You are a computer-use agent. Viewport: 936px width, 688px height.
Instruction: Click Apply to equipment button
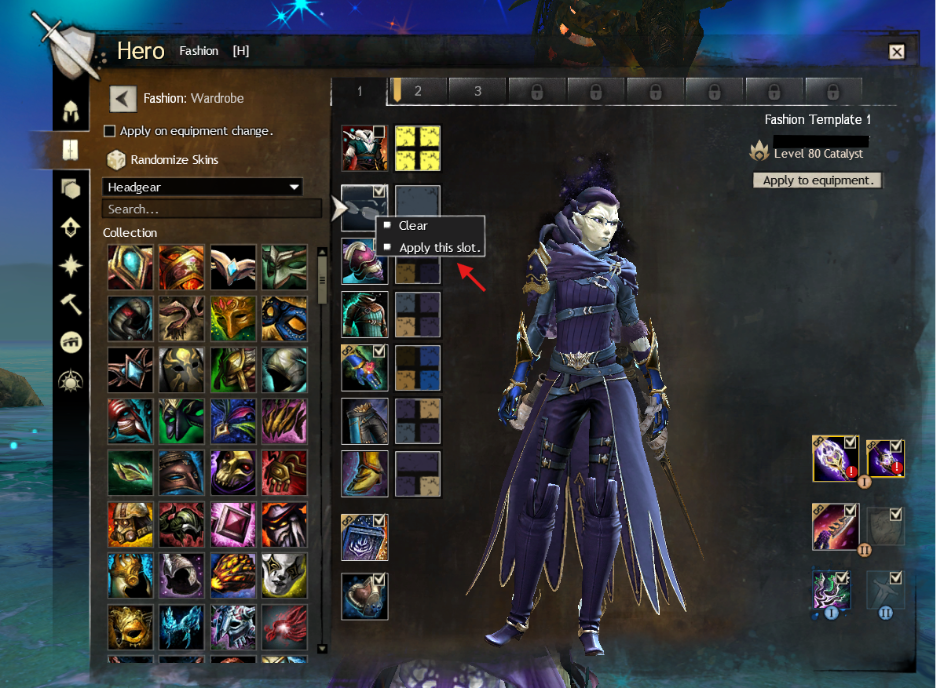[x=817, y=181]
